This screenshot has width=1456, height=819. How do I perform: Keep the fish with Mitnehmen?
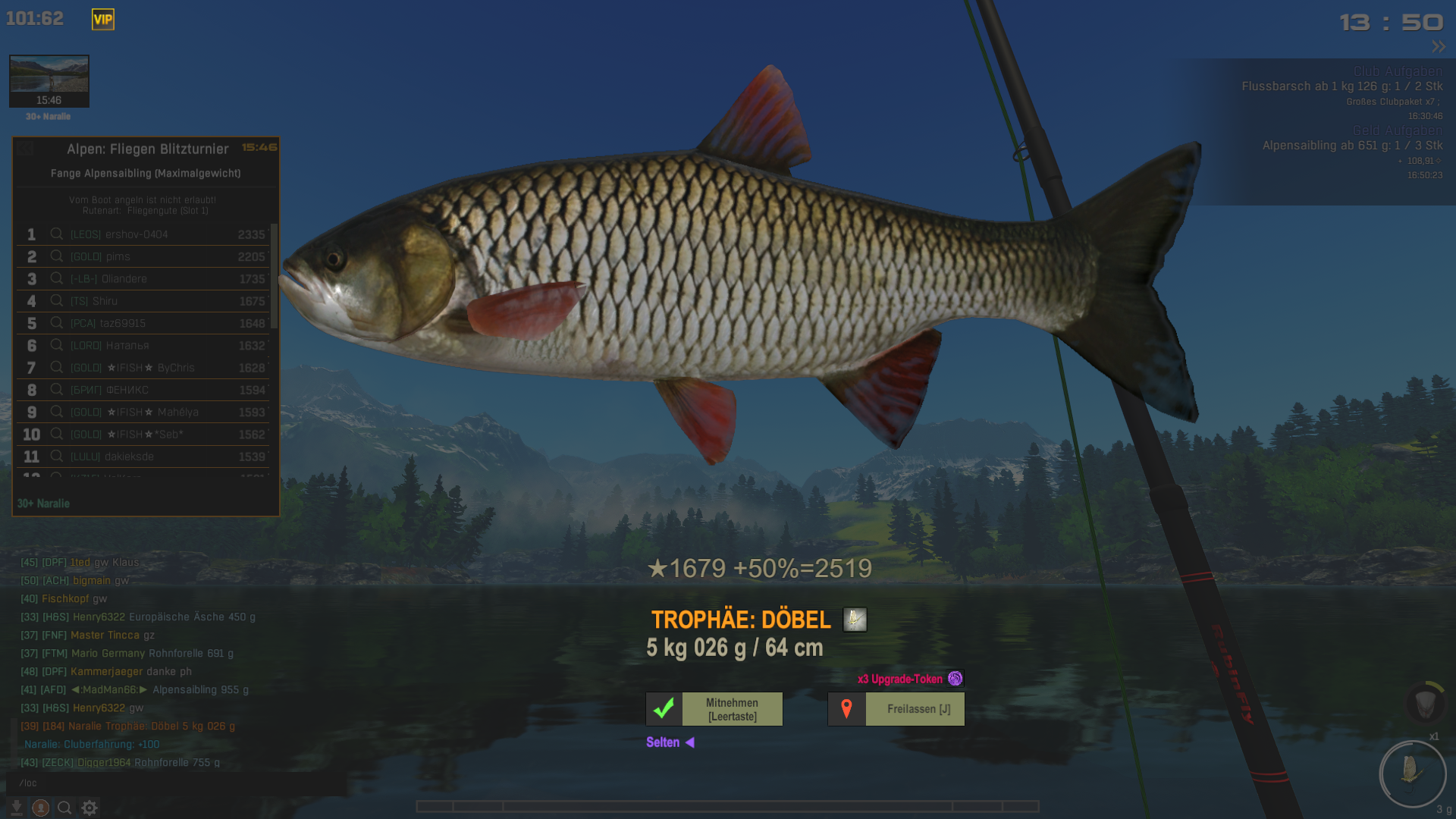coord(714,709)
